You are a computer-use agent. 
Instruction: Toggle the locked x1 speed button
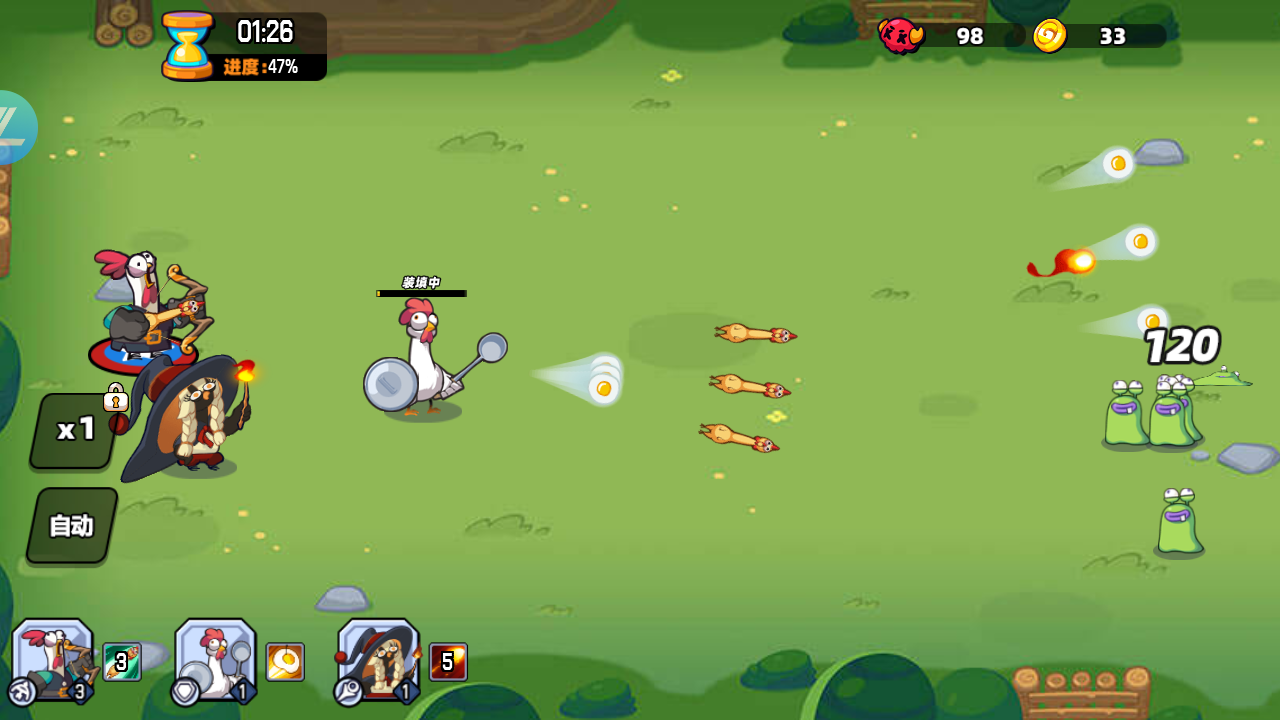(x=71, y=430)
